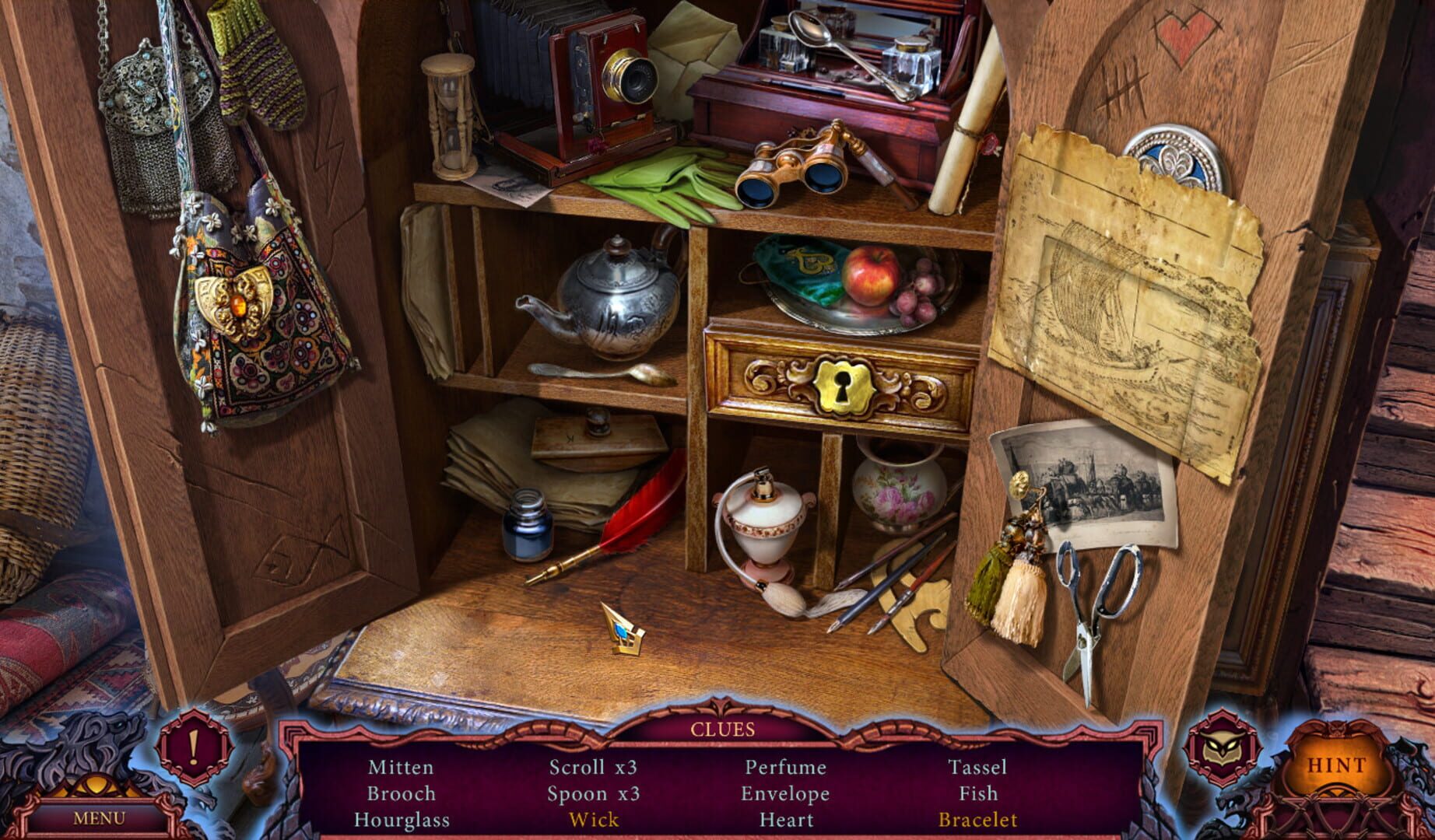Click the word Wick in the clues list
The width and height of the screenshot is (1435, 840).
pos(595,819)
